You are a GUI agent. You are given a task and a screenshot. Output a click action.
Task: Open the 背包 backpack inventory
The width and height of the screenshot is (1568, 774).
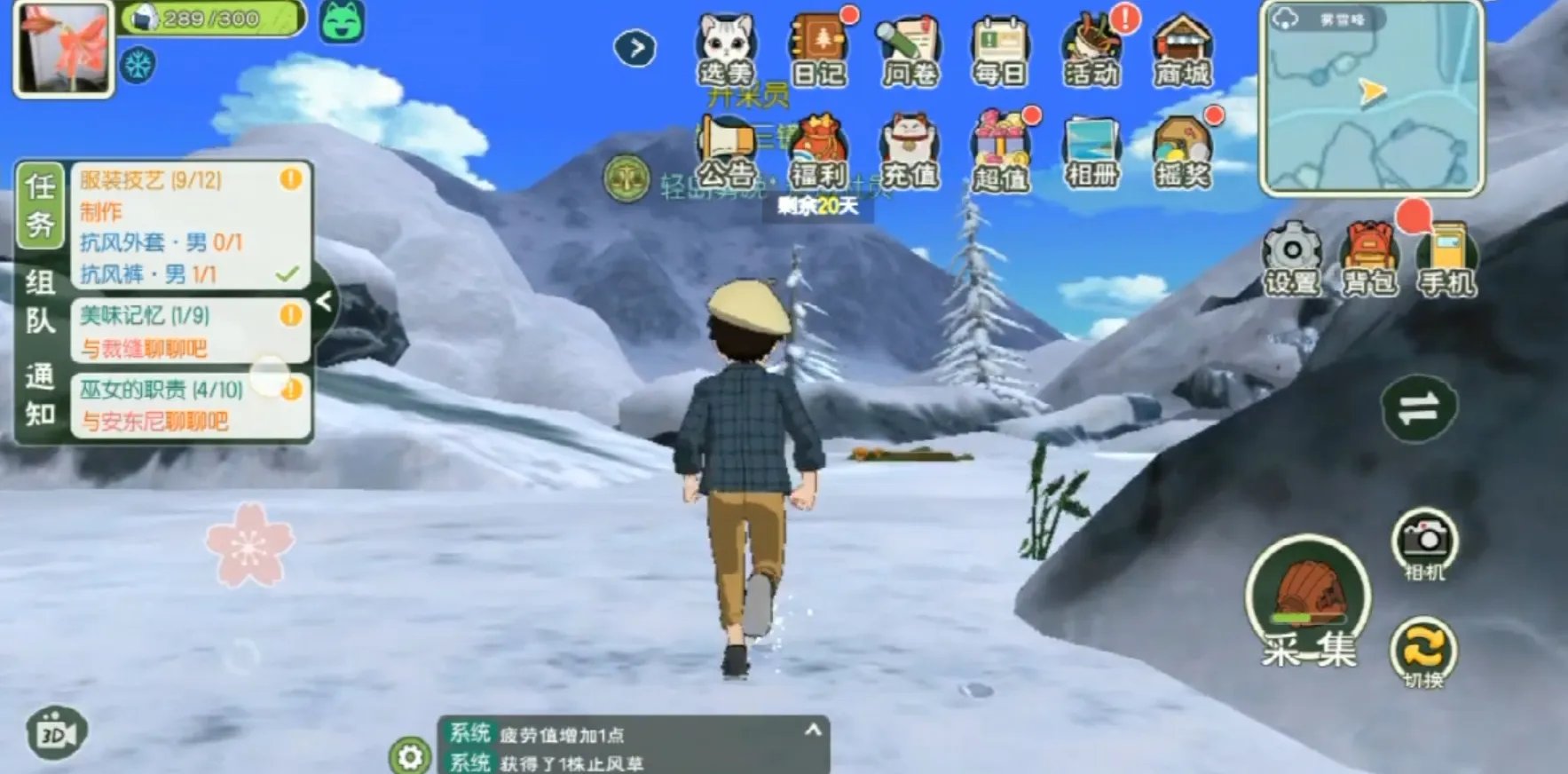point(1369,257)
